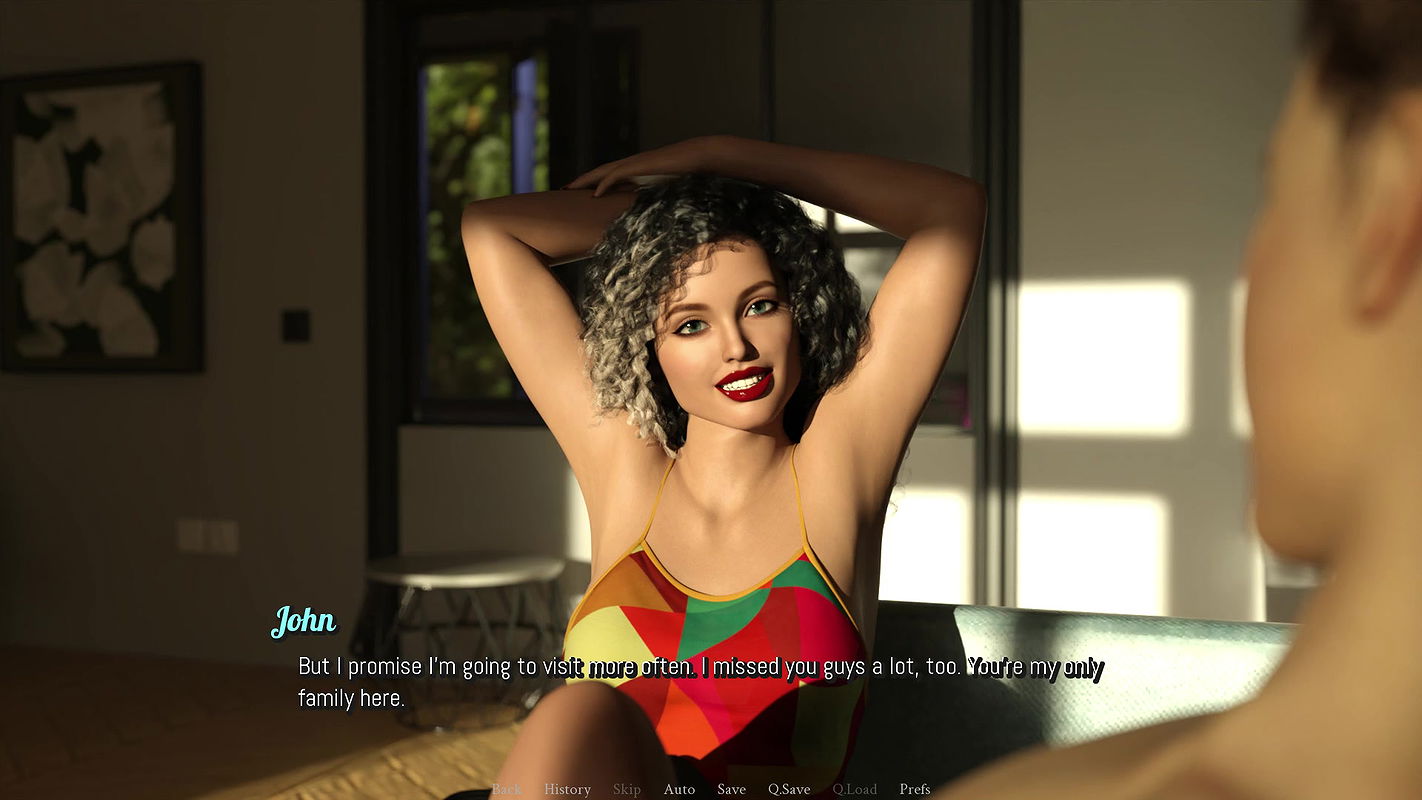
Task: Rollback to the previous line with Back
Action: pyautogui.click(x=505, y=789)
